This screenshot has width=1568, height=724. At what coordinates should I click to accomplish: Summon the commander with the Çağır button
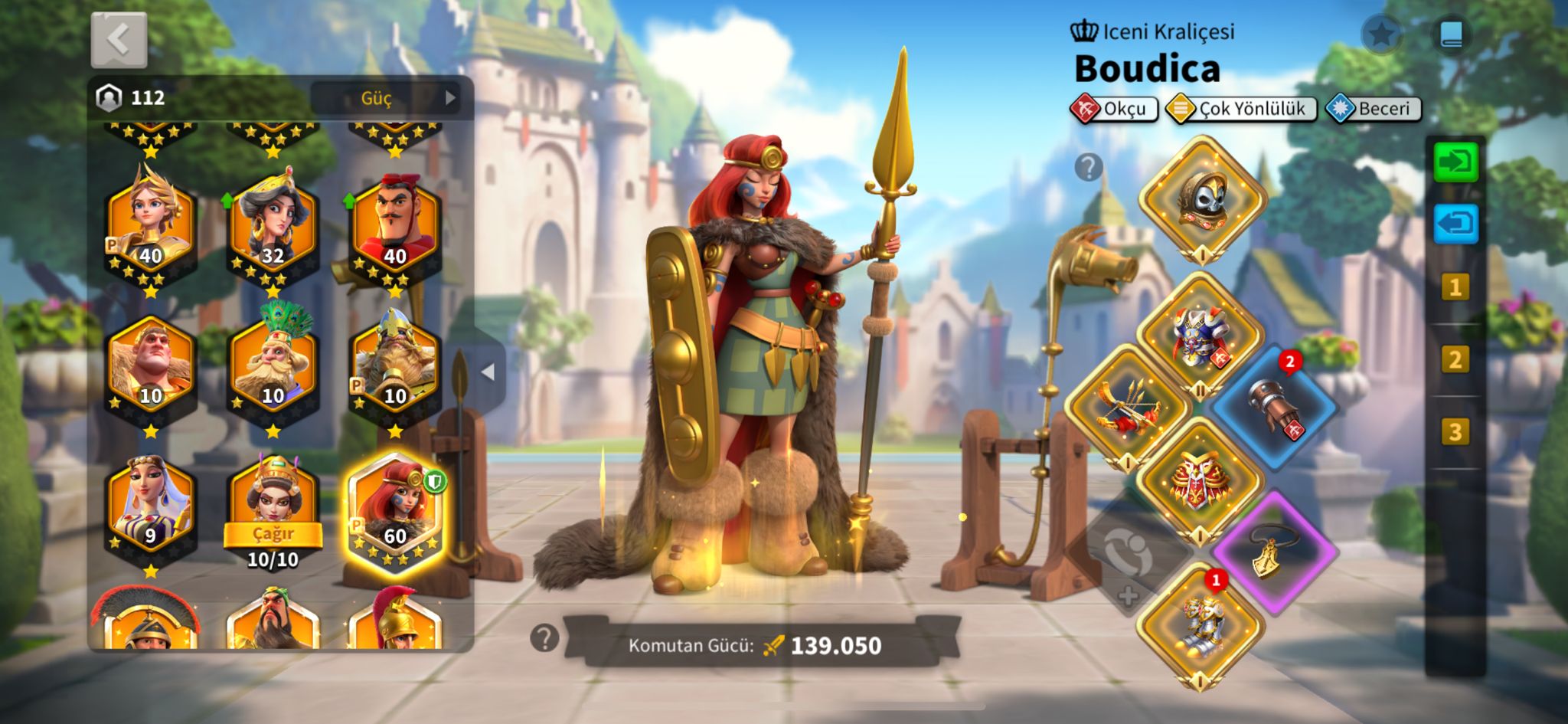coord(273,533)
